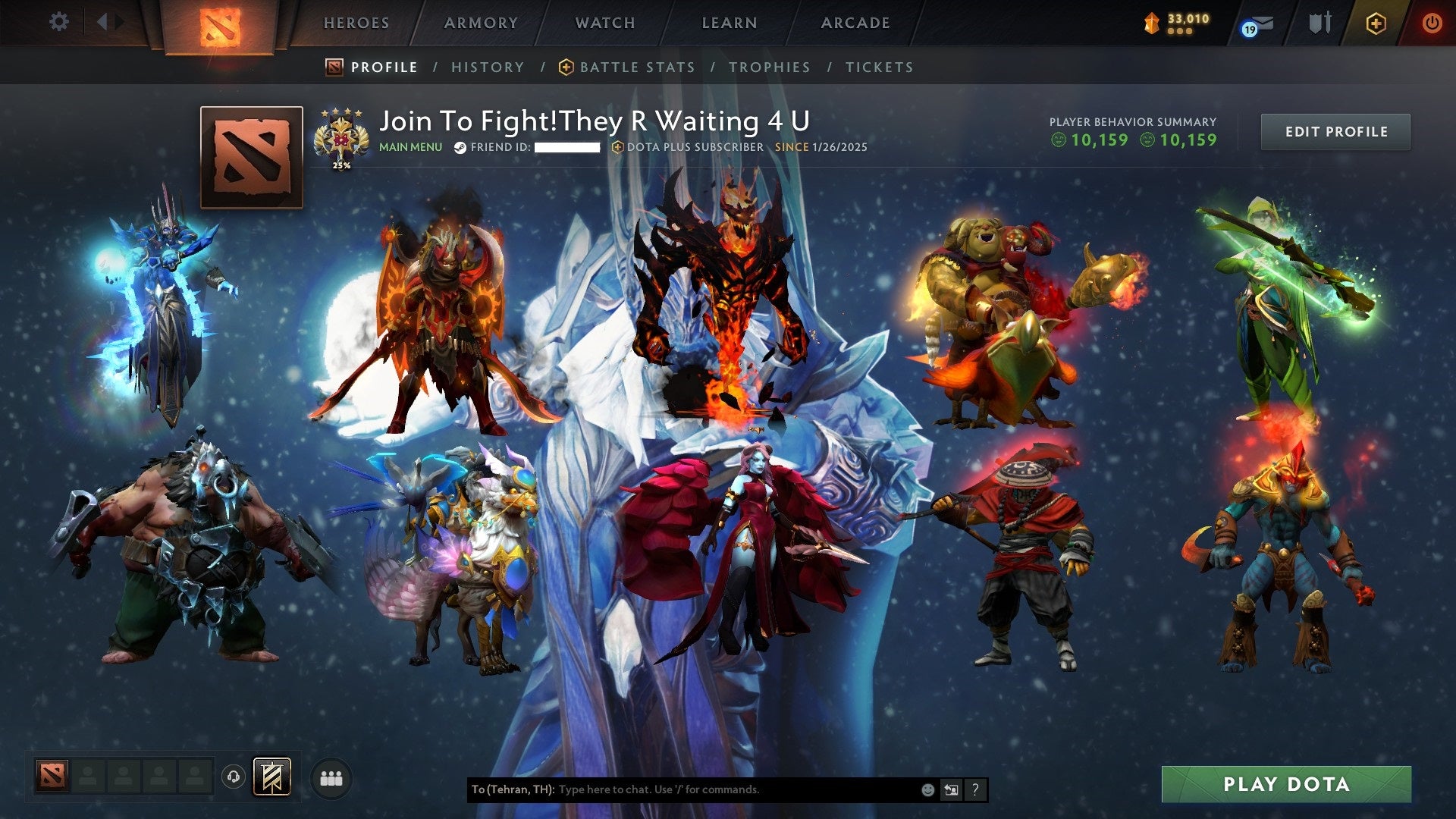This screenshot has width=1456, height=819.
Task: Click the Edit Profile button
Action: pos(1335,131)
